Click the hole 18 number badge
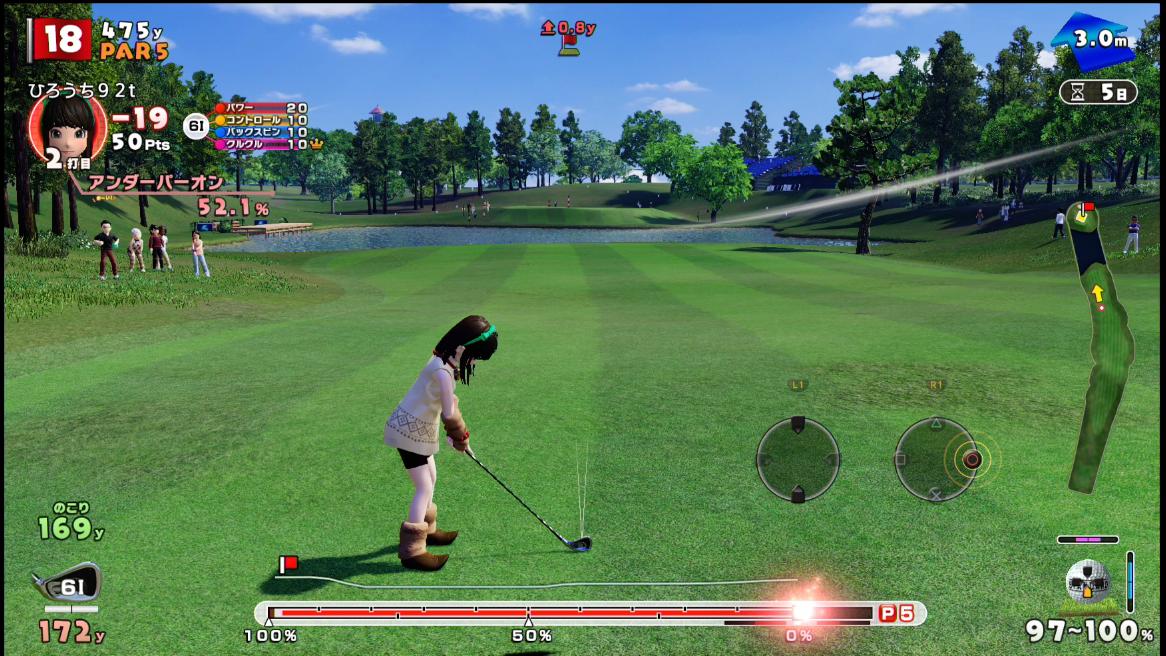 (x=61, y=40)
